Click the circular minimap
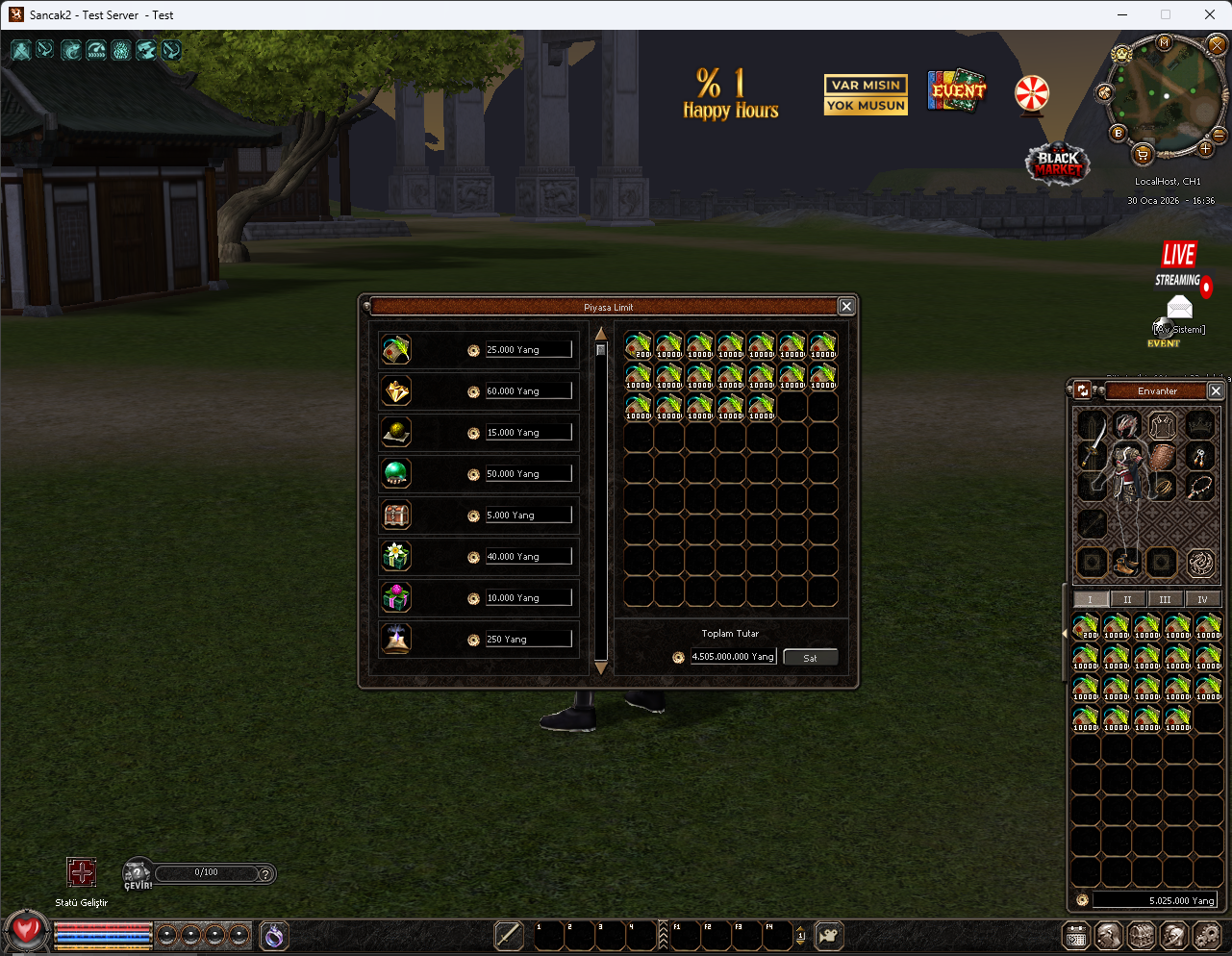The width and height of the screenshot is (1232, 956). 1166,95
